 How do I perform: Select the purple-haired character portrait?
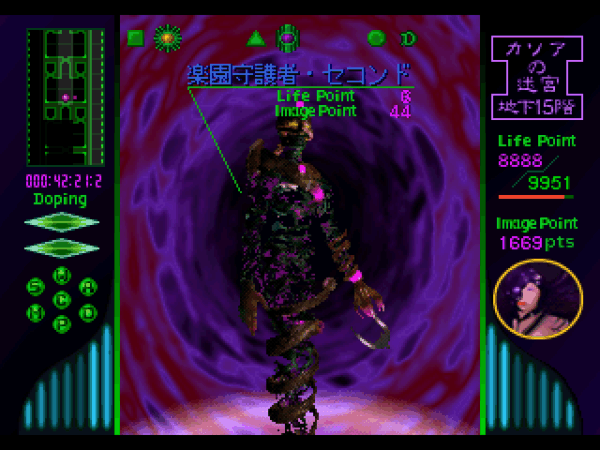click(538, 299)
